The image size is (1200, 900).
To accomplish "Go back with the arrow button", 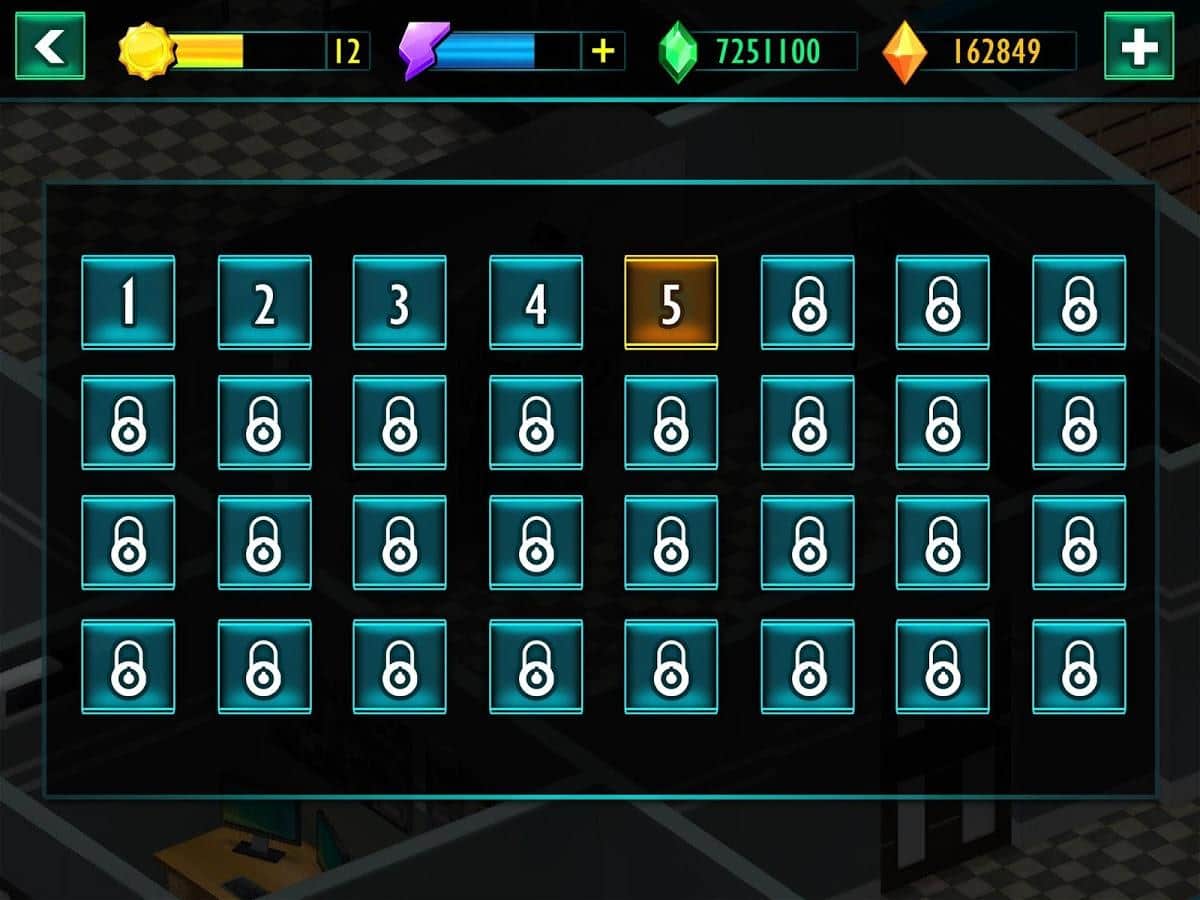I will coord(49,46).
